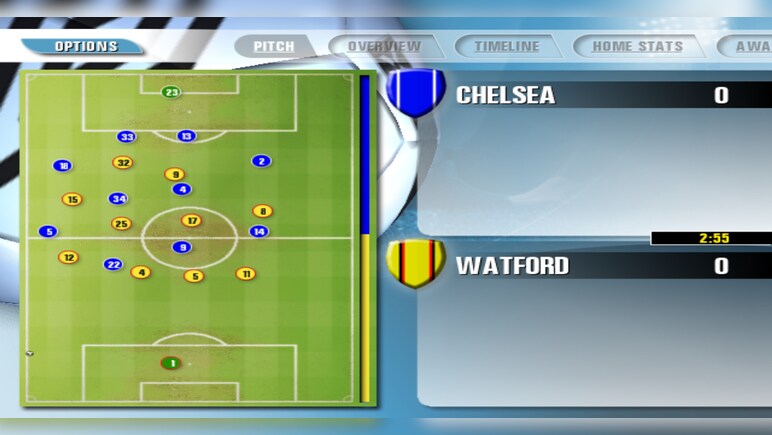Choose green goalkeeper marker number 1

pyautogui.click(x=171, y=363)
